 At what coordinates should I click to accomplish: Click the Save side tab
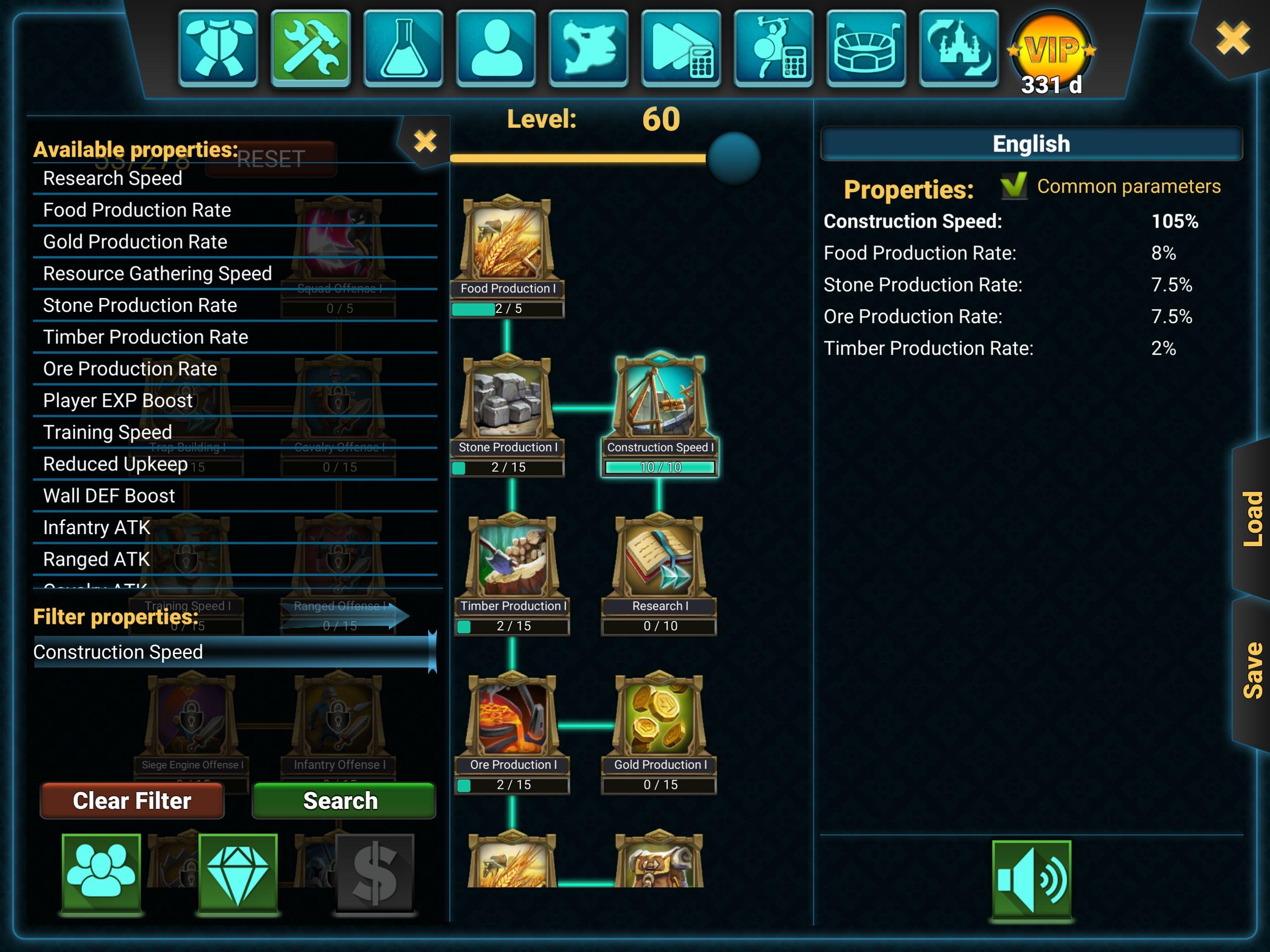click(1251, 671)
